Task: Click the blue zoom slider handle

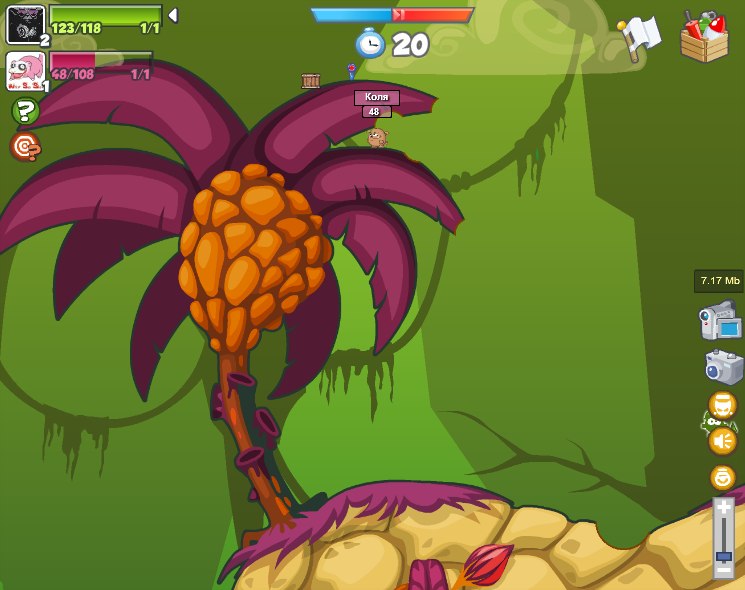Action: coord(723,555)
